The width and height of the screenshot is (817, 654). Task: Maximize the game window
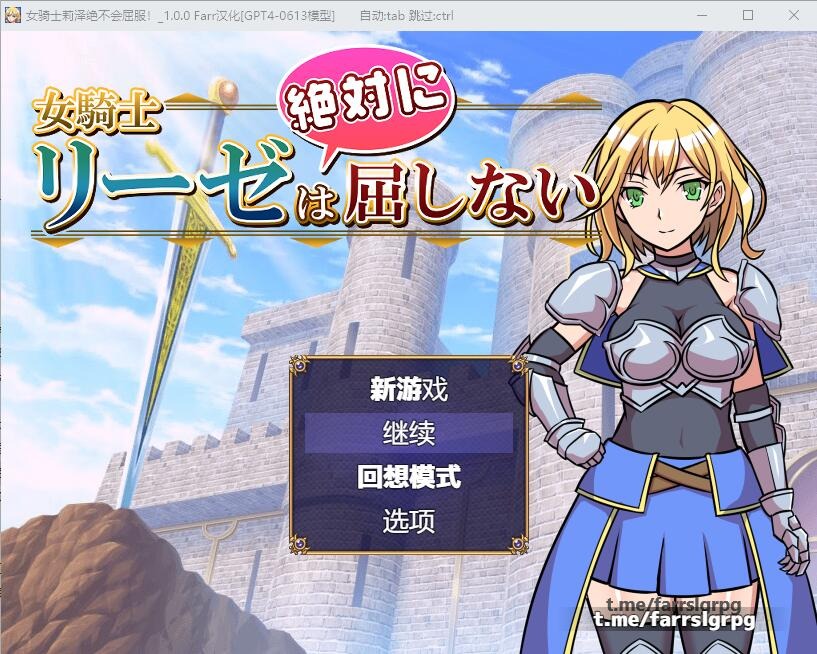(747, 15)
